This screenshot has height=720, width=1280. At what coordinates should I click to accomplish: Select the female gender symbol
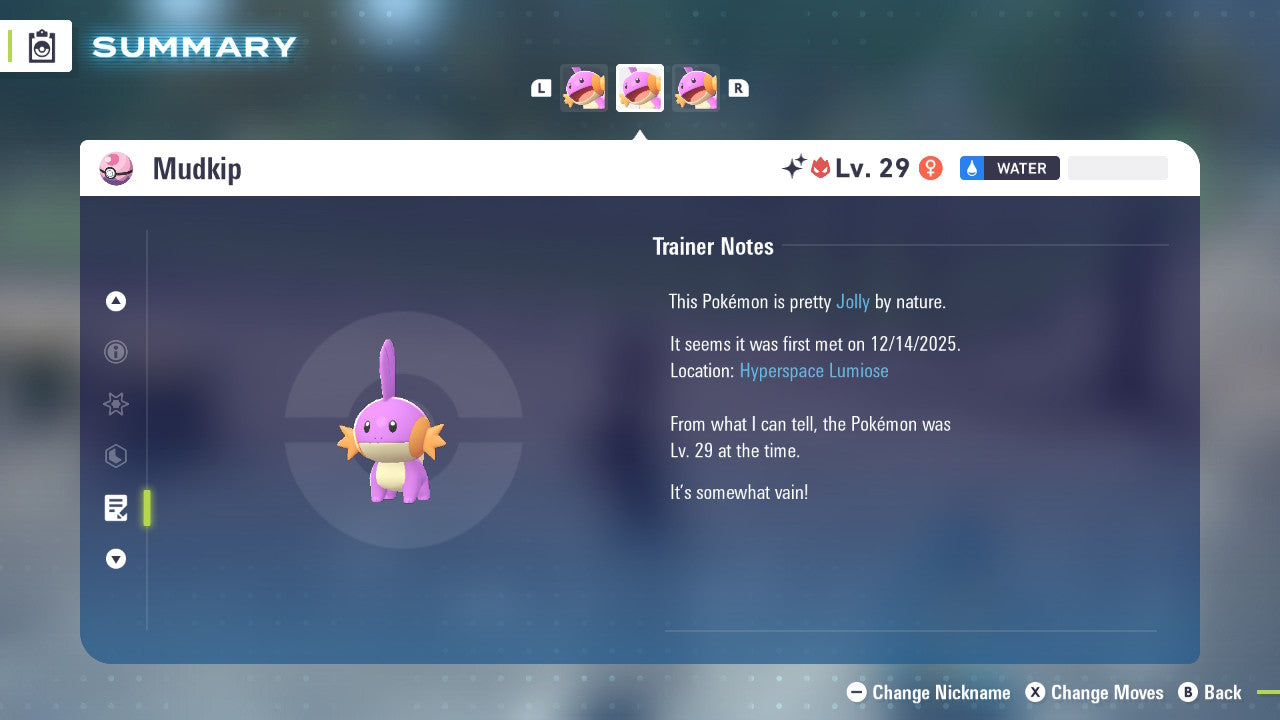[x=930, y=167]
